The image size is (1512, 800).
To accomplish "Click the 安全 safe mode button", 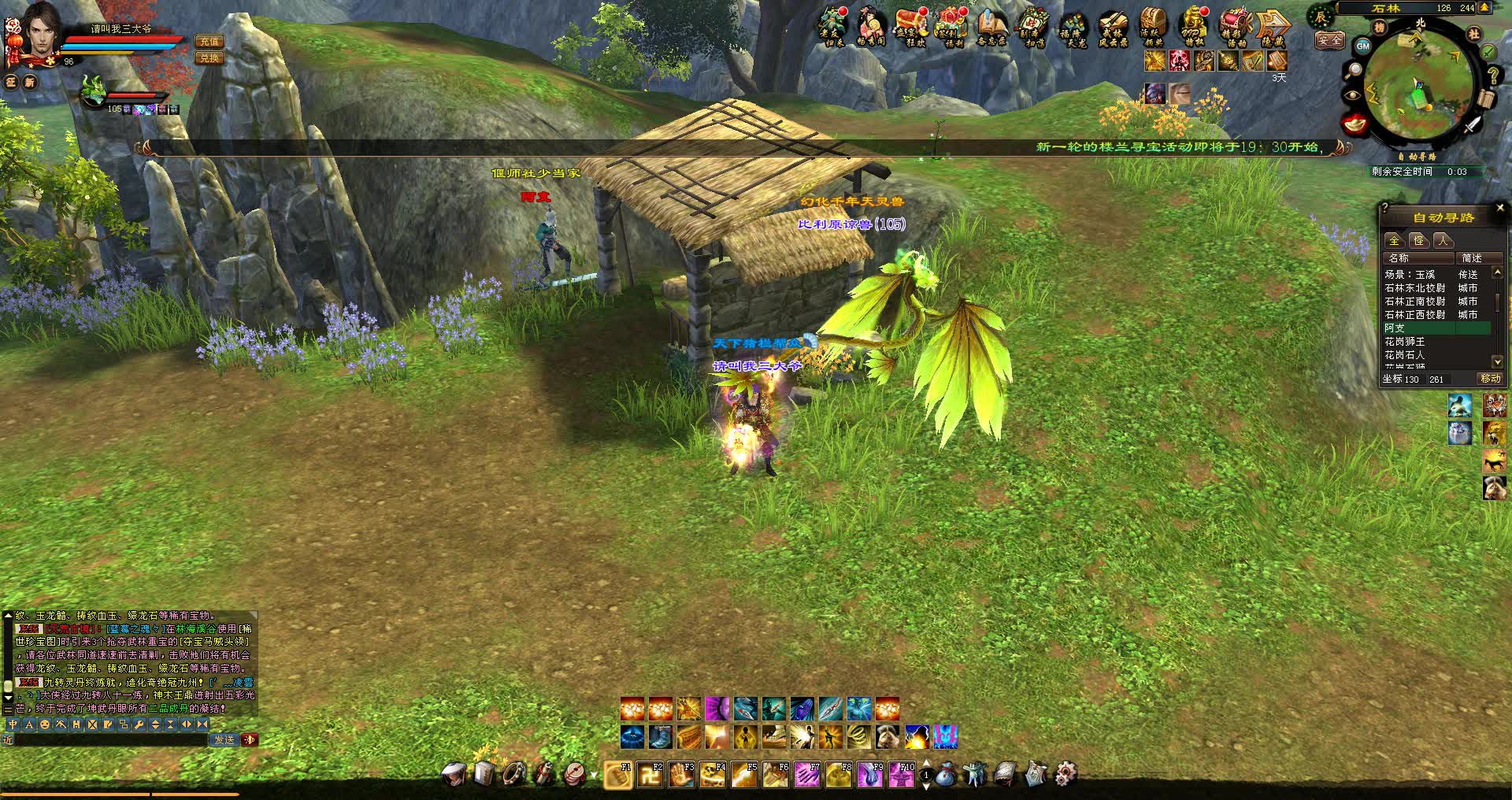I will [x=1329, y=39].
